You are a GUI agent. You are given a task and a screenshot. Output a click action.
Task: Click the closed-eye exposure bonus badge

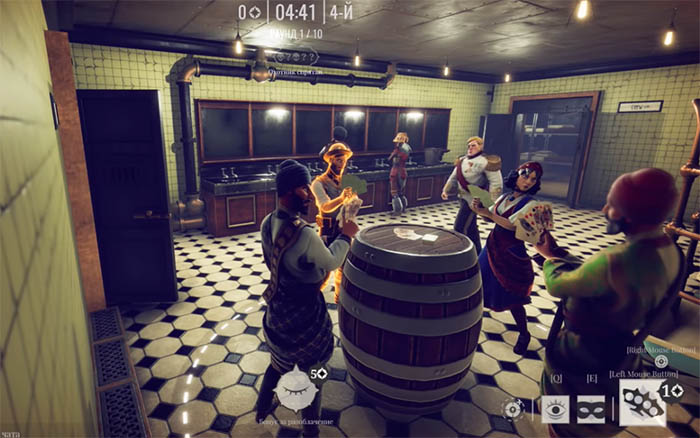(x=295, y=389)
